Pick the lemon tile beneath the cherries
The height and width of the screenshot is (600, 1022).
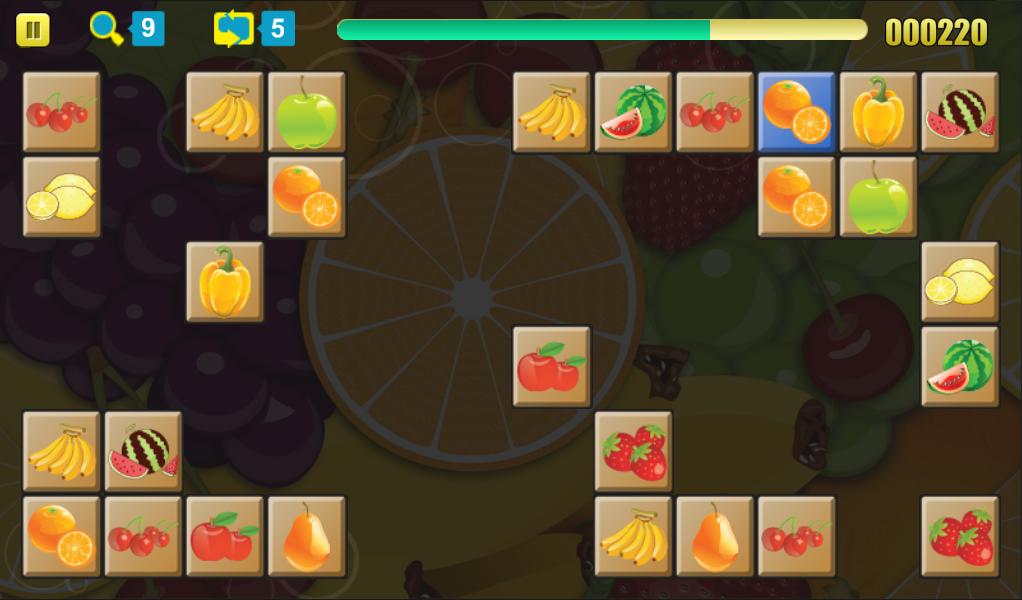pyautogui.click(x=61, y=197)
